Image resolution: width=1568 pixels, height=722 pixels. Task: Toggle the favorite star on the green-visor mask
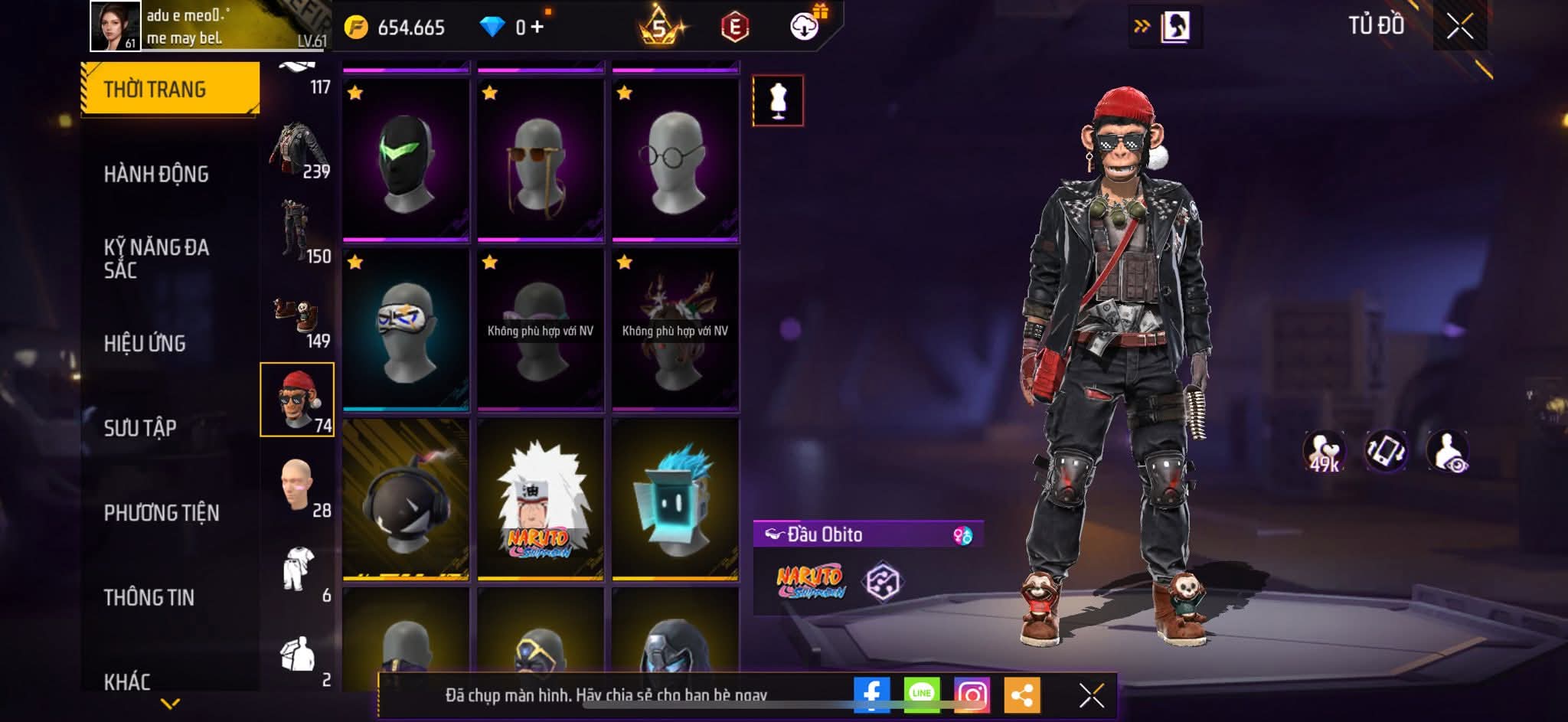[354, 91]
